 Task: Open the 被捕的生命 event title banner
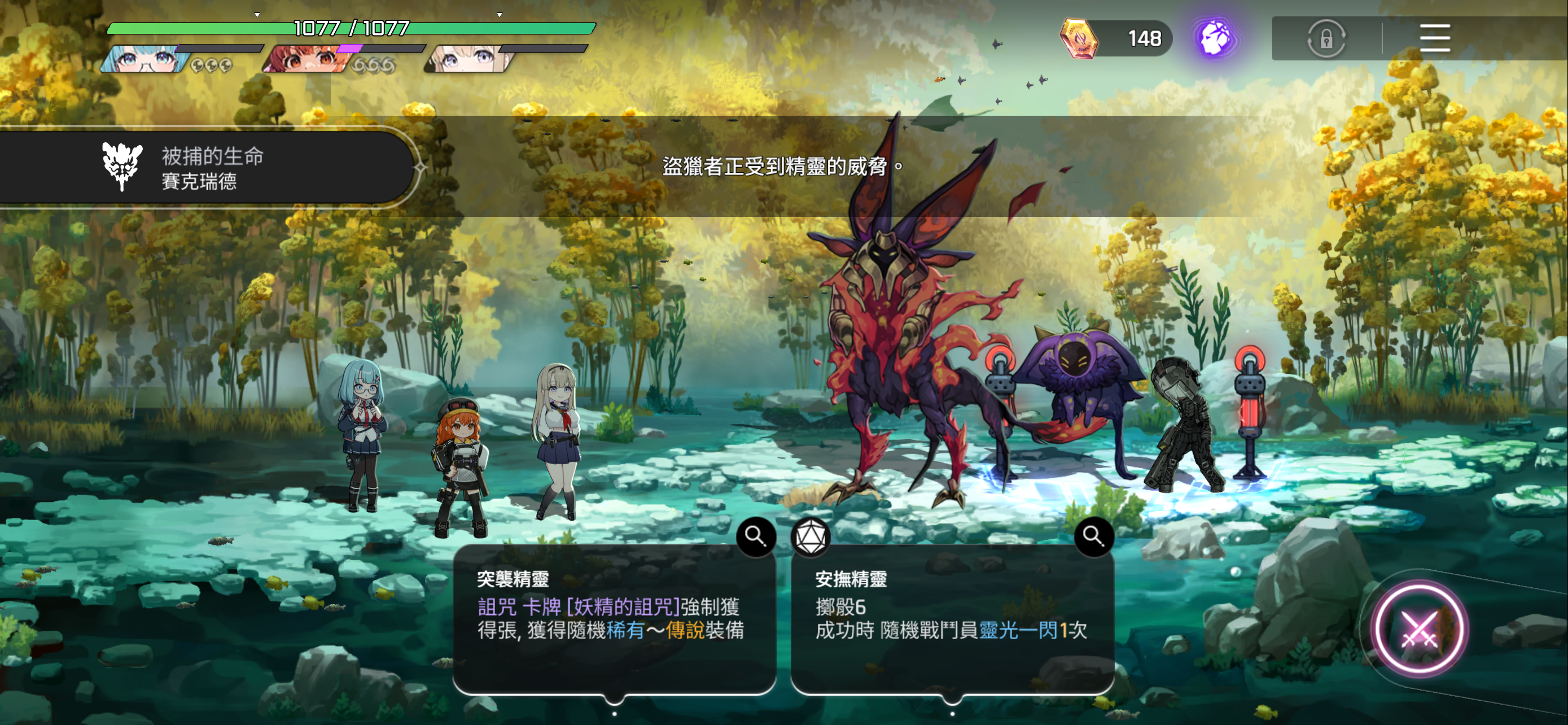coord(207,167)
